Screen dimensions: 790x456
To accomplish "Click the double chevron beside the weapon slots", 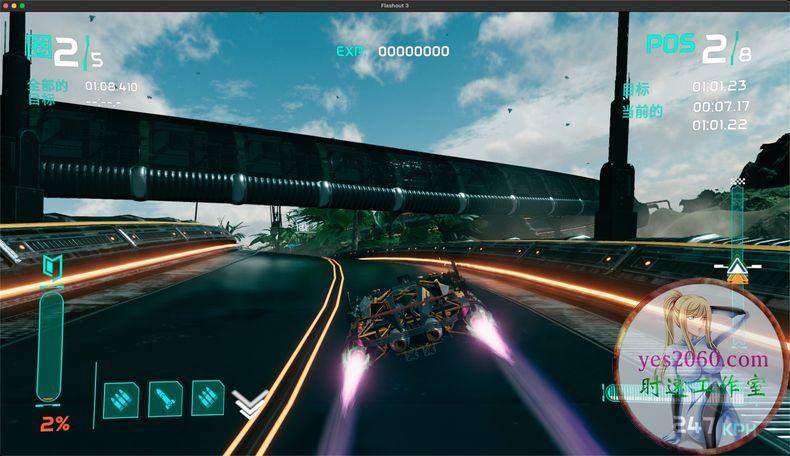I will click(x=244, y=403).
